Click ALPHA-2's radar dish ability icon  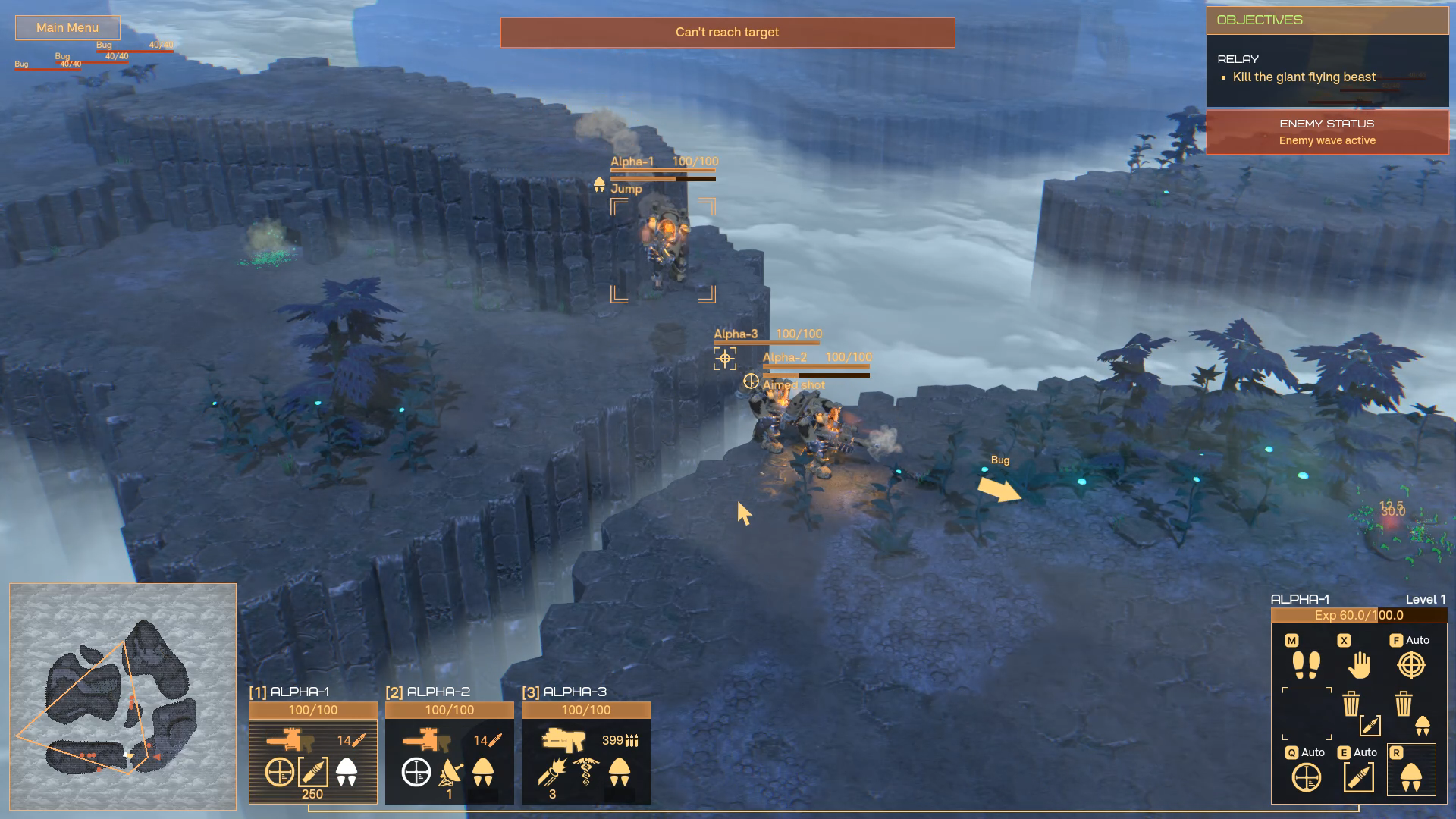coord(450,772)
